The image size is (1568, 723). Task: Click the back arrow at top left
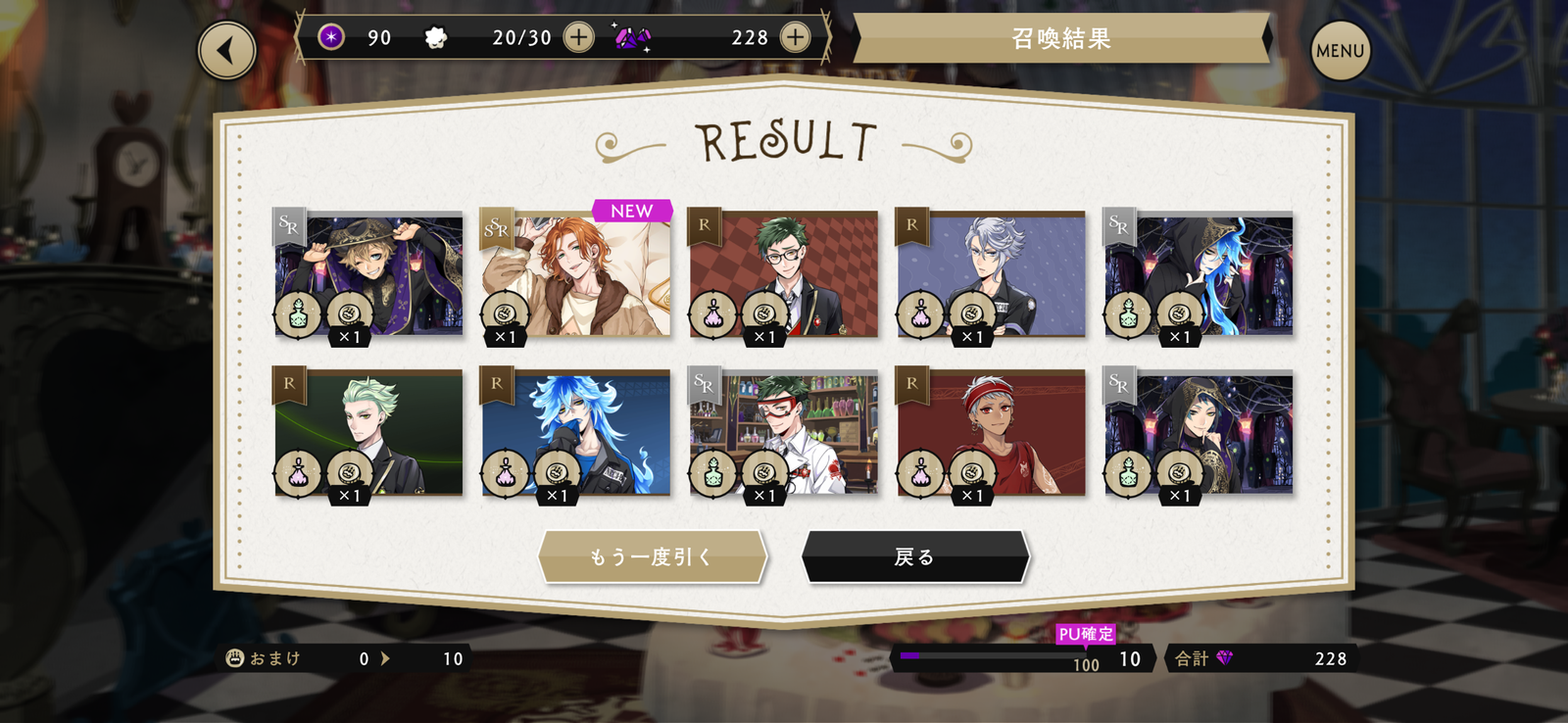click(225, 48)
